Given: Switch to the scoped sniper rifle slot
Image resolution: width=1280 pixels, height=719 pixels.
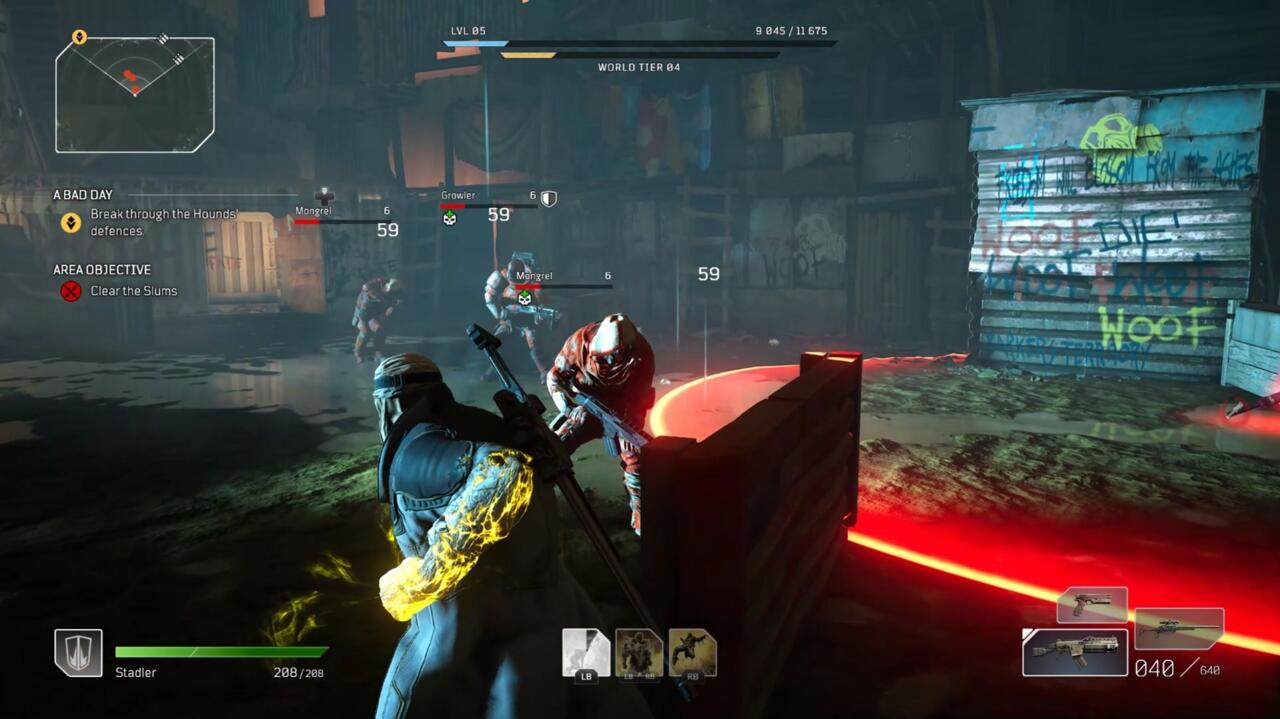Looking at the screenshot, I should [x=1179, y=629].
